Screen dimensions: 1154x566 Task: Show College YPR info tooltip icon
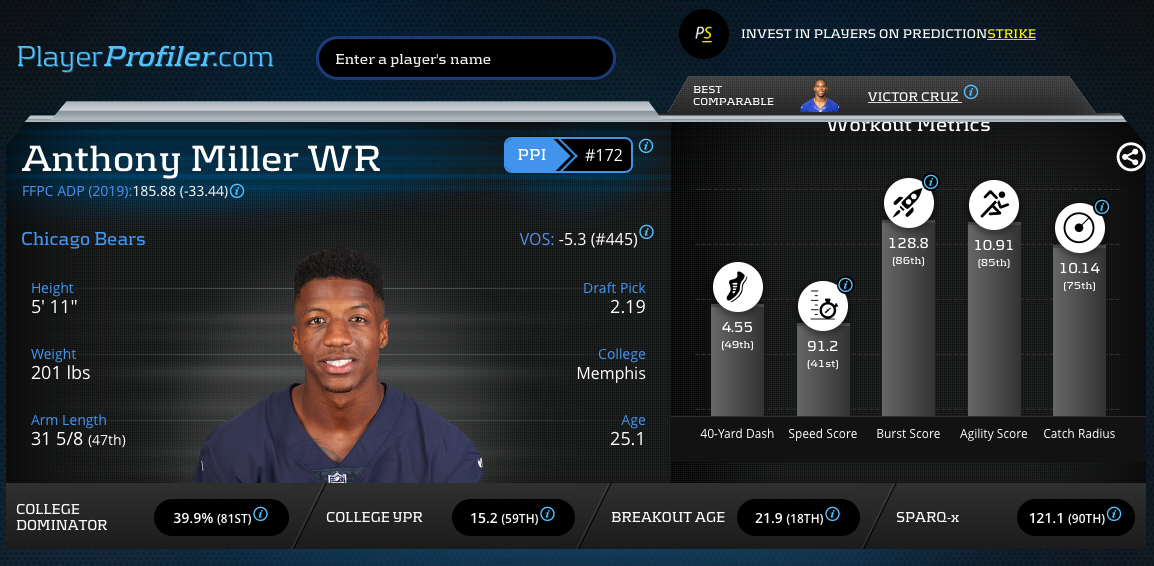tap(547, 514)
